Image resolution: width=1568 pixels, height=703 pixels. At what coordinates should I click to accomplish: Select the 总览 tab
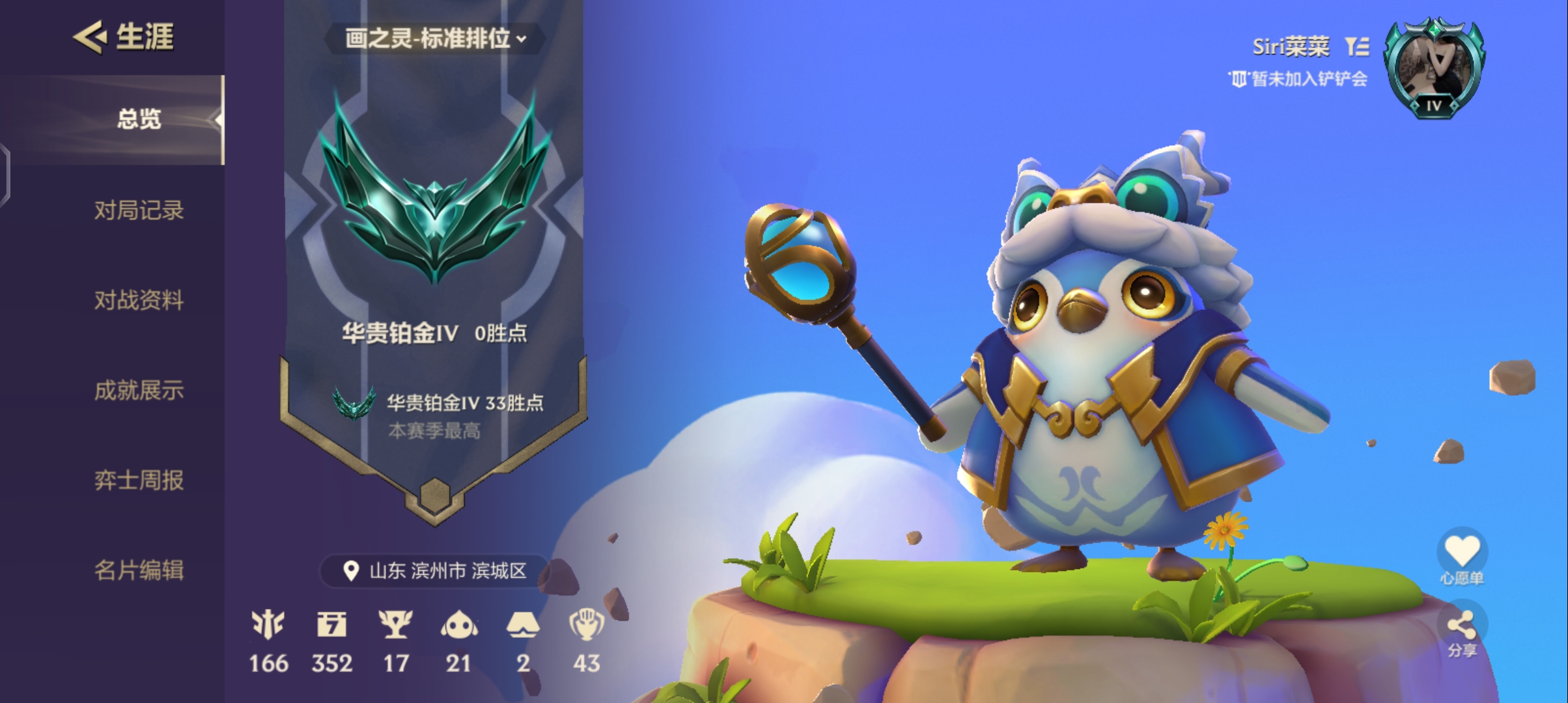point(138,120)
